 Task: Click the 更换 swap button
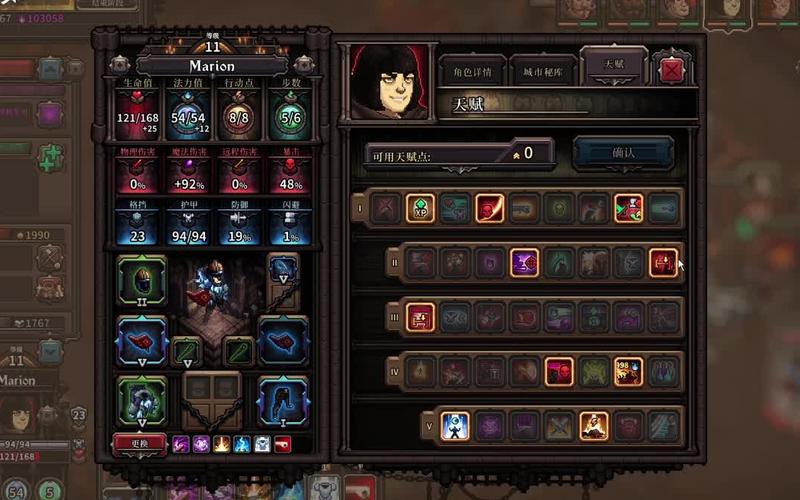pos(140,442)
